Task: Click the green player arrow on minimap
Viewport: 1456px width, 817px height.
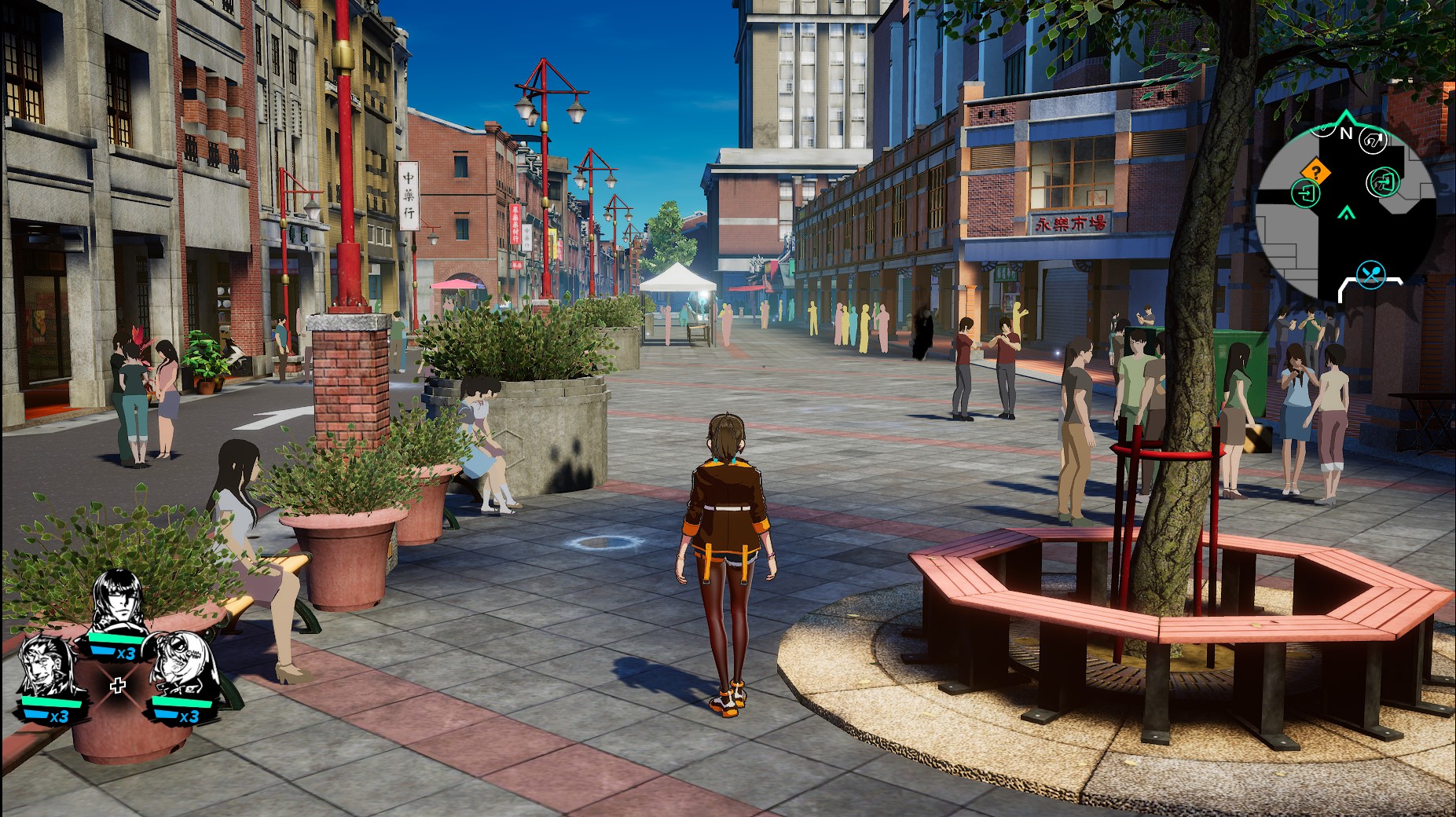Action: tap(1348, 211)
